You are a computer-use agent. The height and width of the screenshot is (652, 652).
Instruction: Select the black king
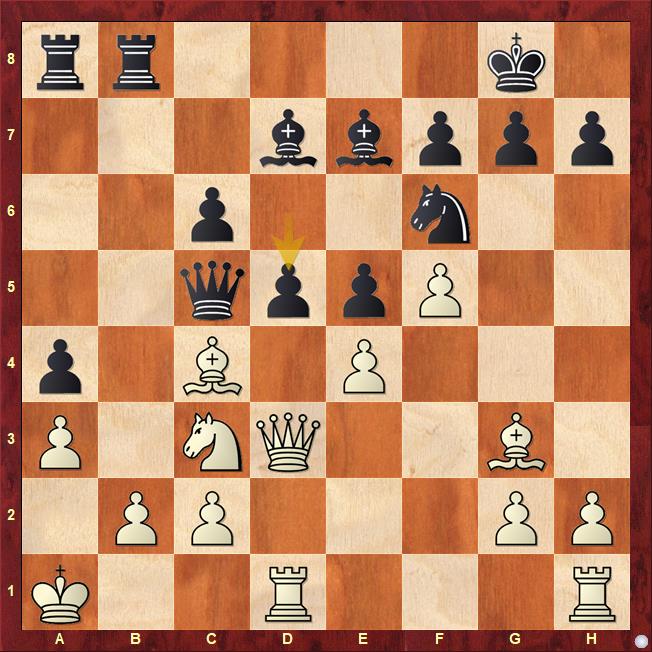pos(518,61)
